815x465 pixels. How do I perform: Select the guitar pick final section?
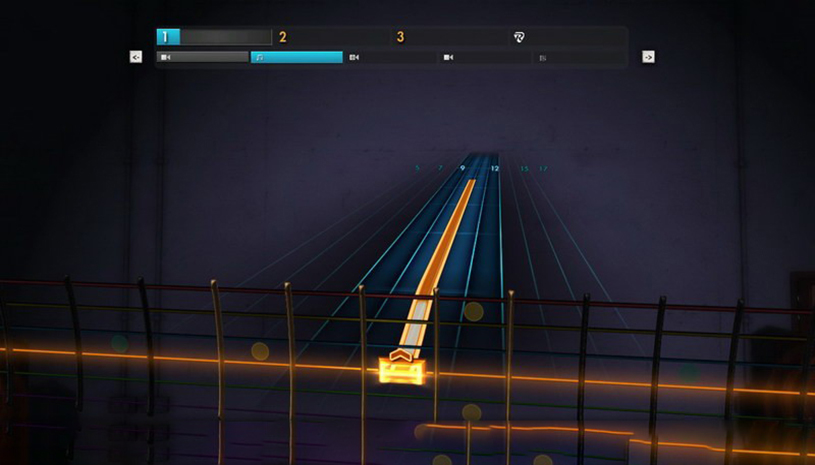coord(519,37)
